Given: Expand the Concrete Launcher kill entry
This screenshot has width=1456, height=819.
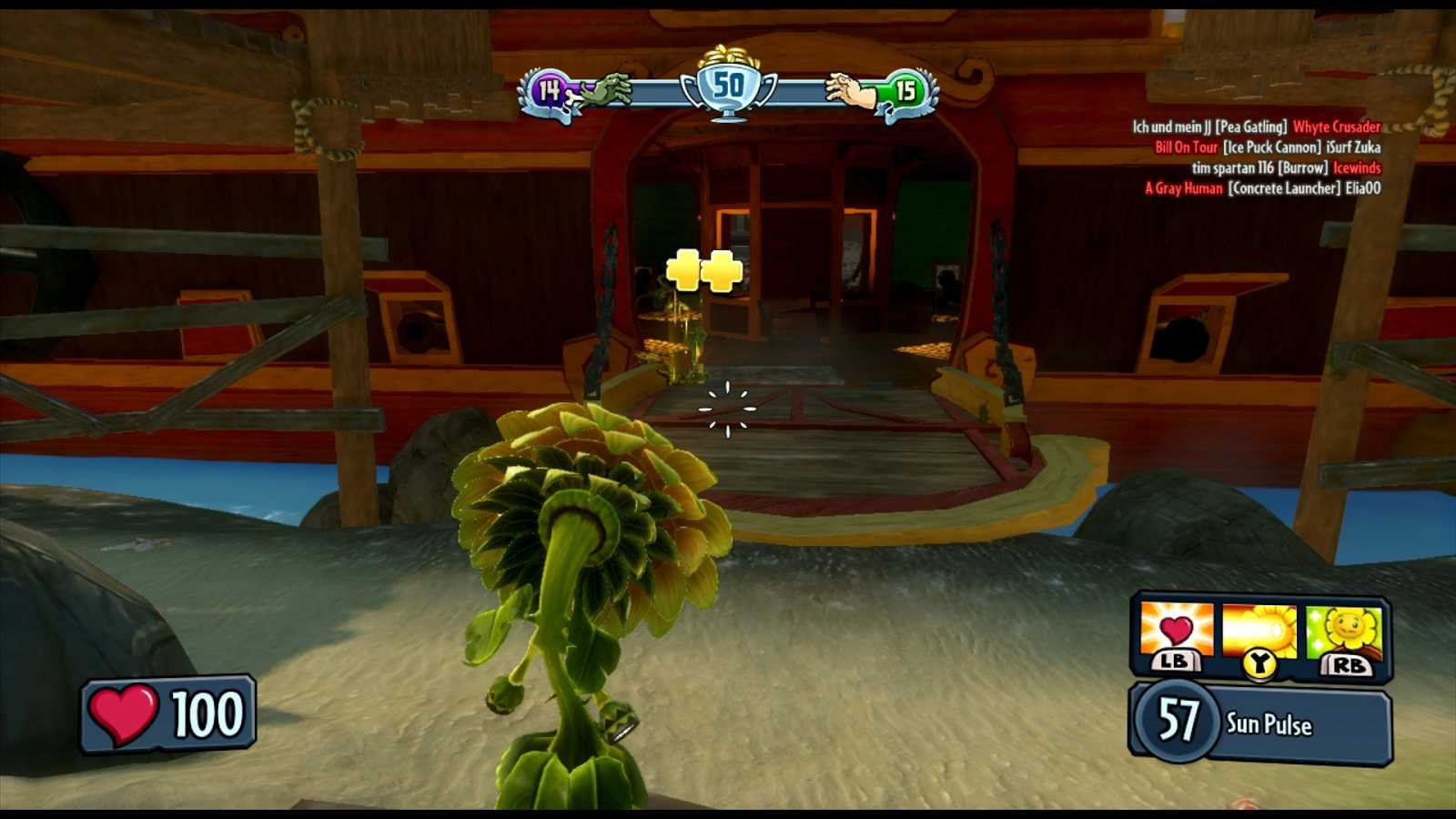Looking at the screenshot, I should pyautogui.click(x=1285, y=188).
